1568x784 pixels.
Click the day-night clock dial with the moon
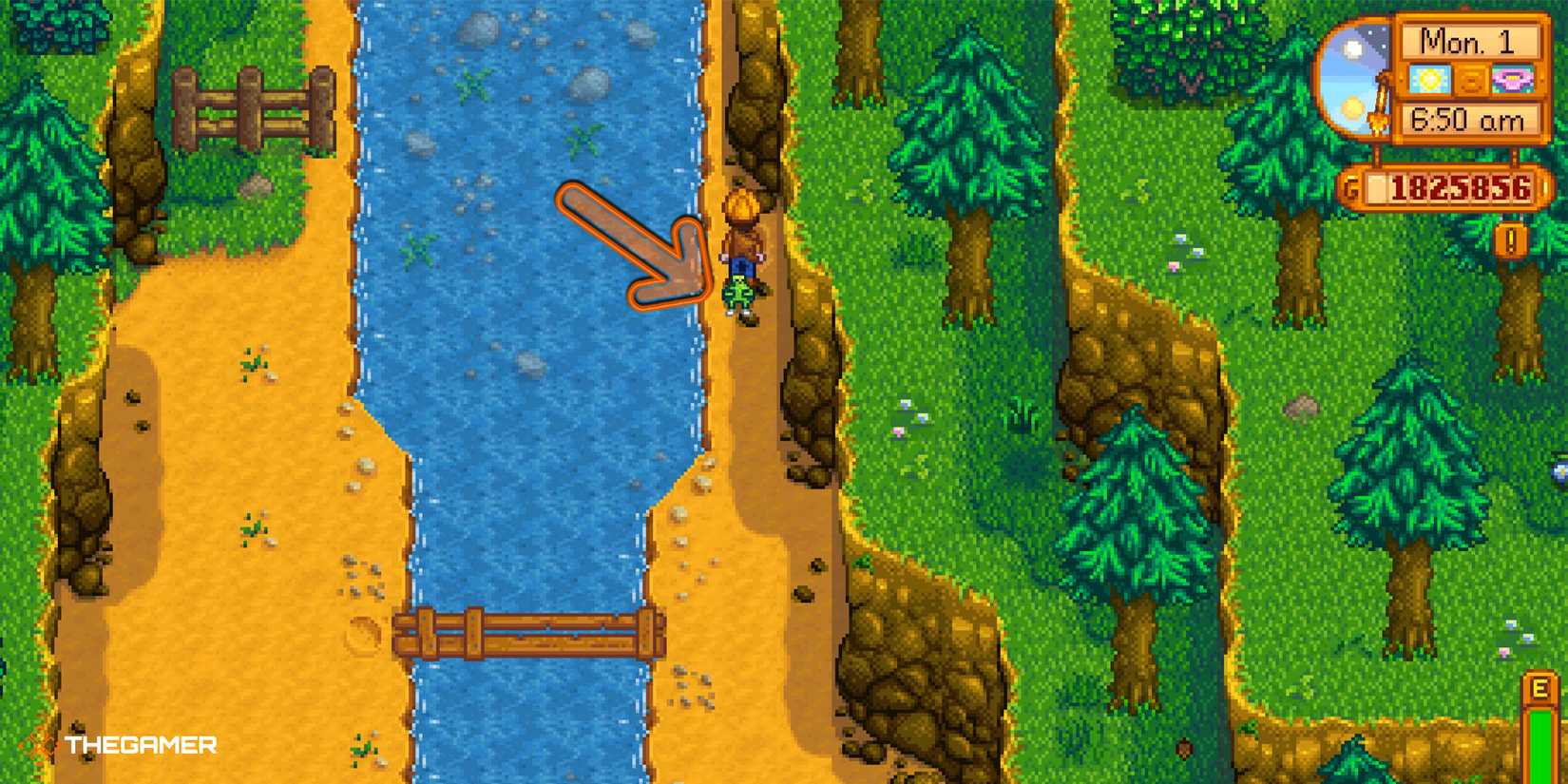click(1352, 81)
